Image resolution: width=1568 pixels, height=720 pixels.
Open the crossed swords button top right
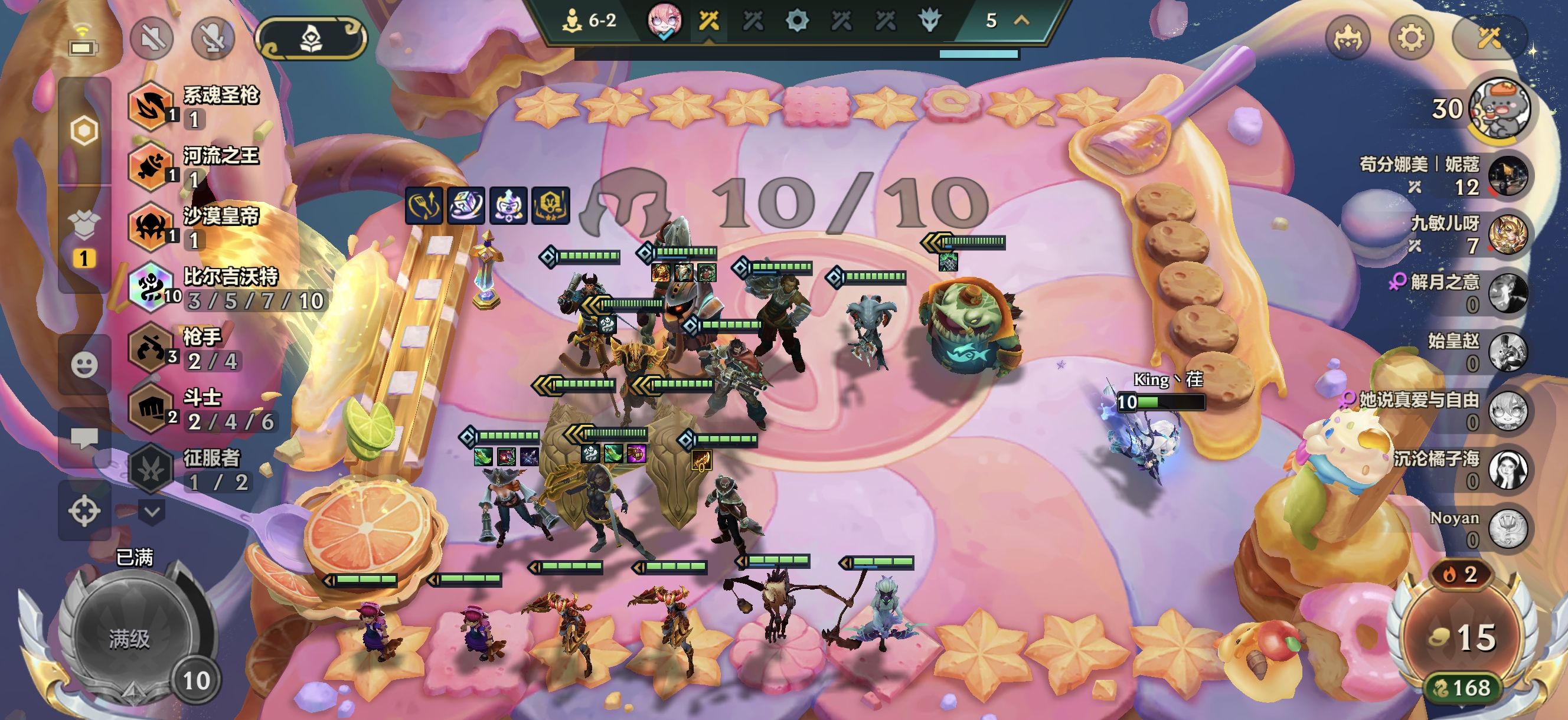coord(1488,38)
